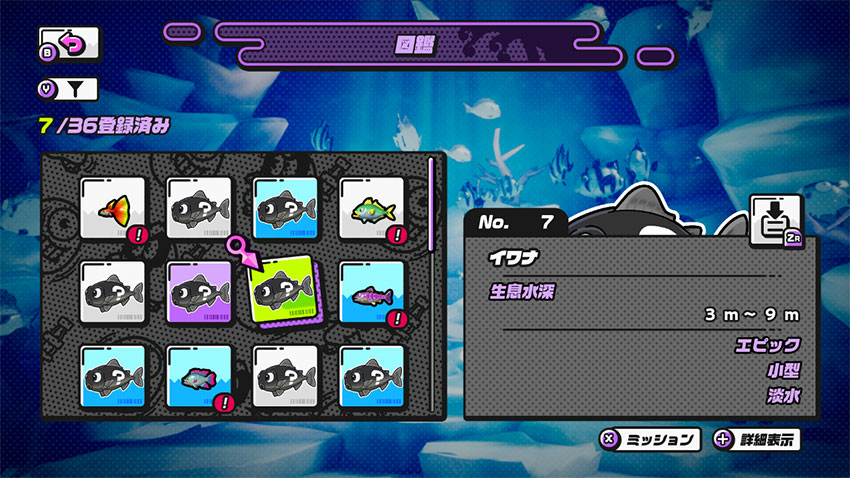Pick the unknown fish on purple tile

coord(199,293)
